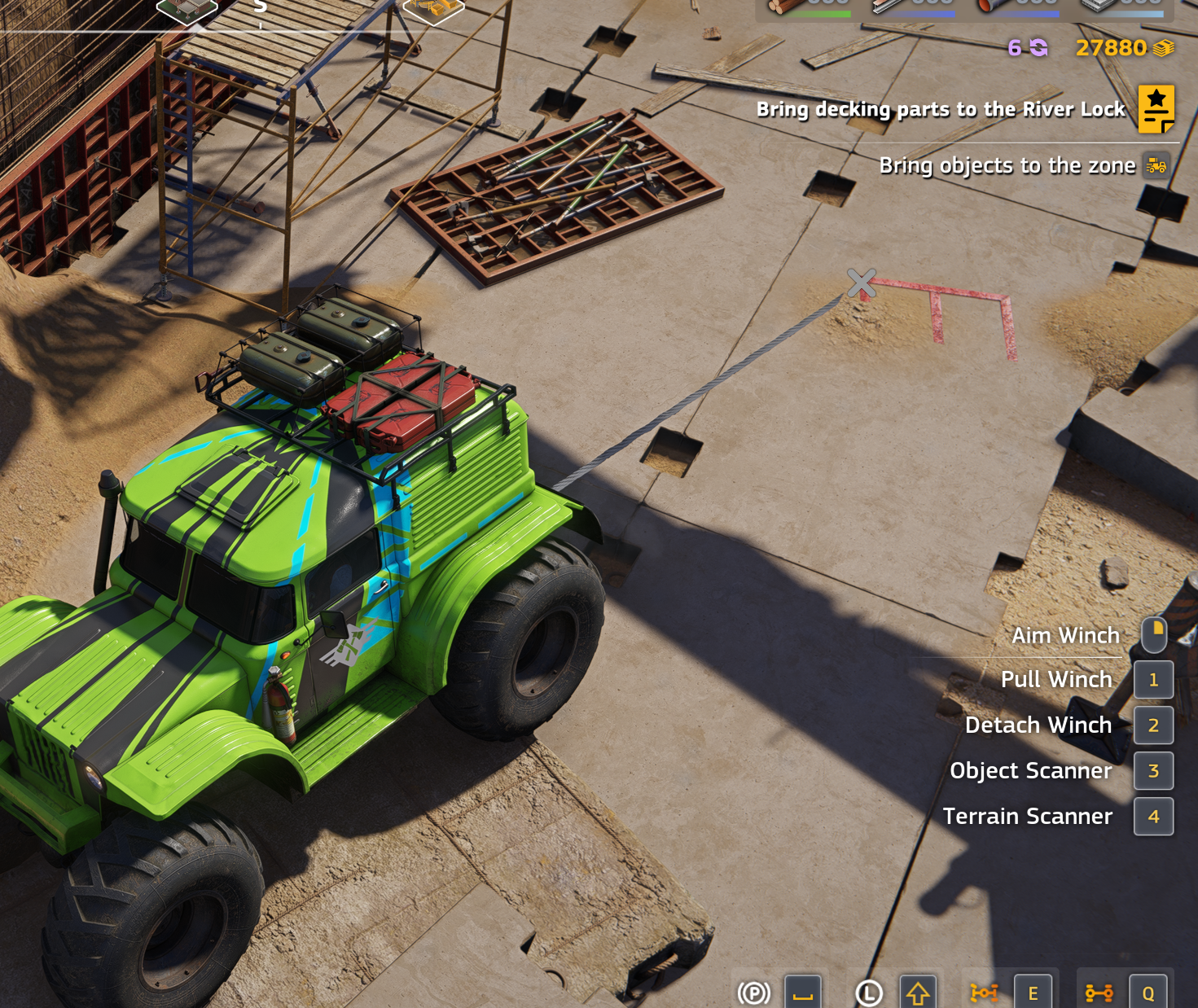Enable the all-wheel drive toggle
The height and width of the screenshot is (1008, 1198).
[x=1101, y=993]
